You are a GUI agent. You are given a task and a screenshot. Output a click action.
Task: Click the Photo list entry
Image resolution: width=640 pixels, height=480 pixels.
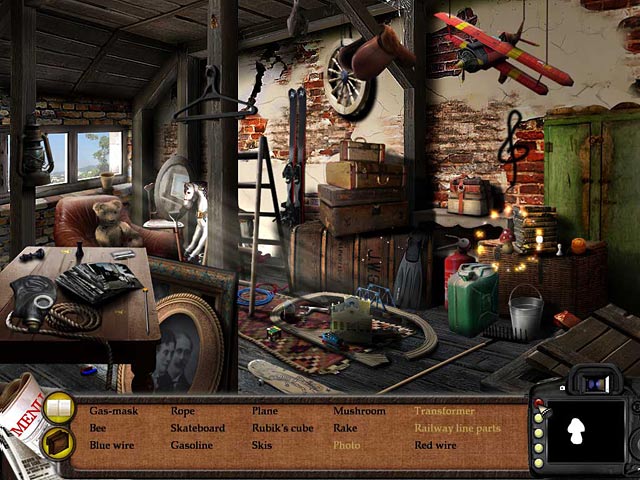tap(346, 445)
